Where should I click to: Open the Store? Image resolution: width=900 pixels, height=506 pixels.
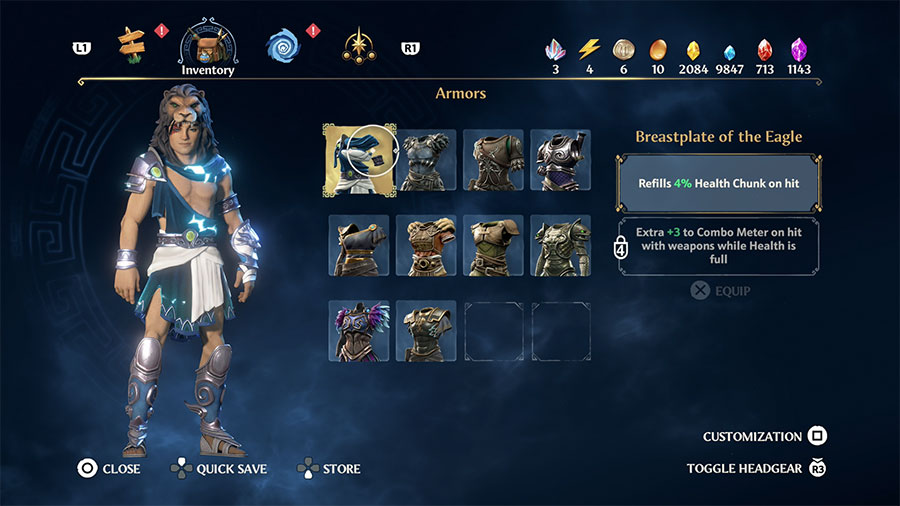[329, 468]
